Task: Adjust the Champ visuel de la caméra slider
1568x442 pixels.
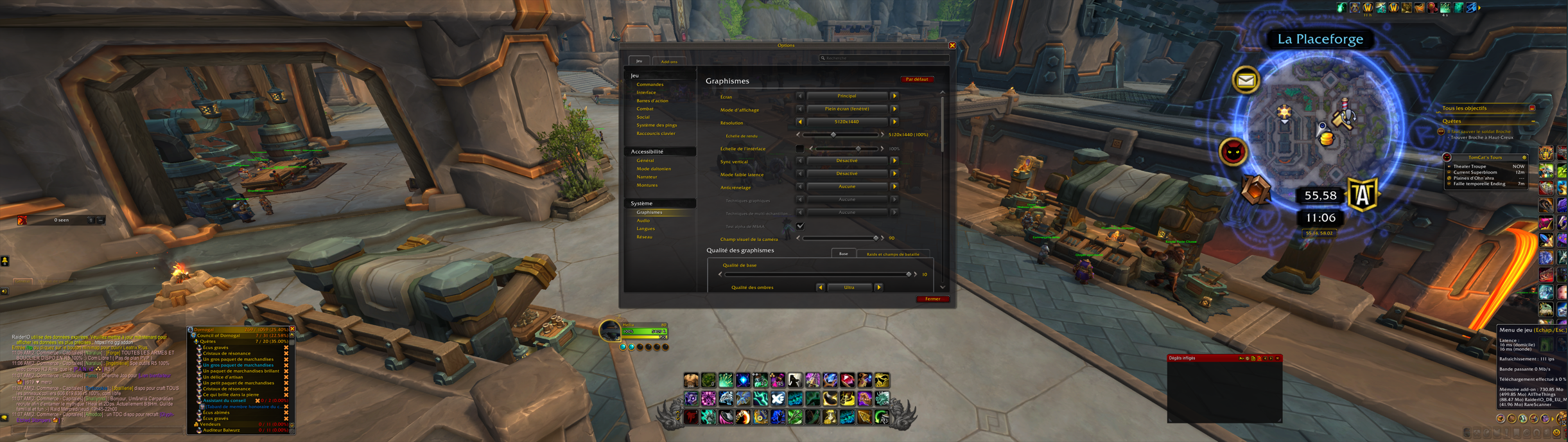Action: tap(876, 238)
